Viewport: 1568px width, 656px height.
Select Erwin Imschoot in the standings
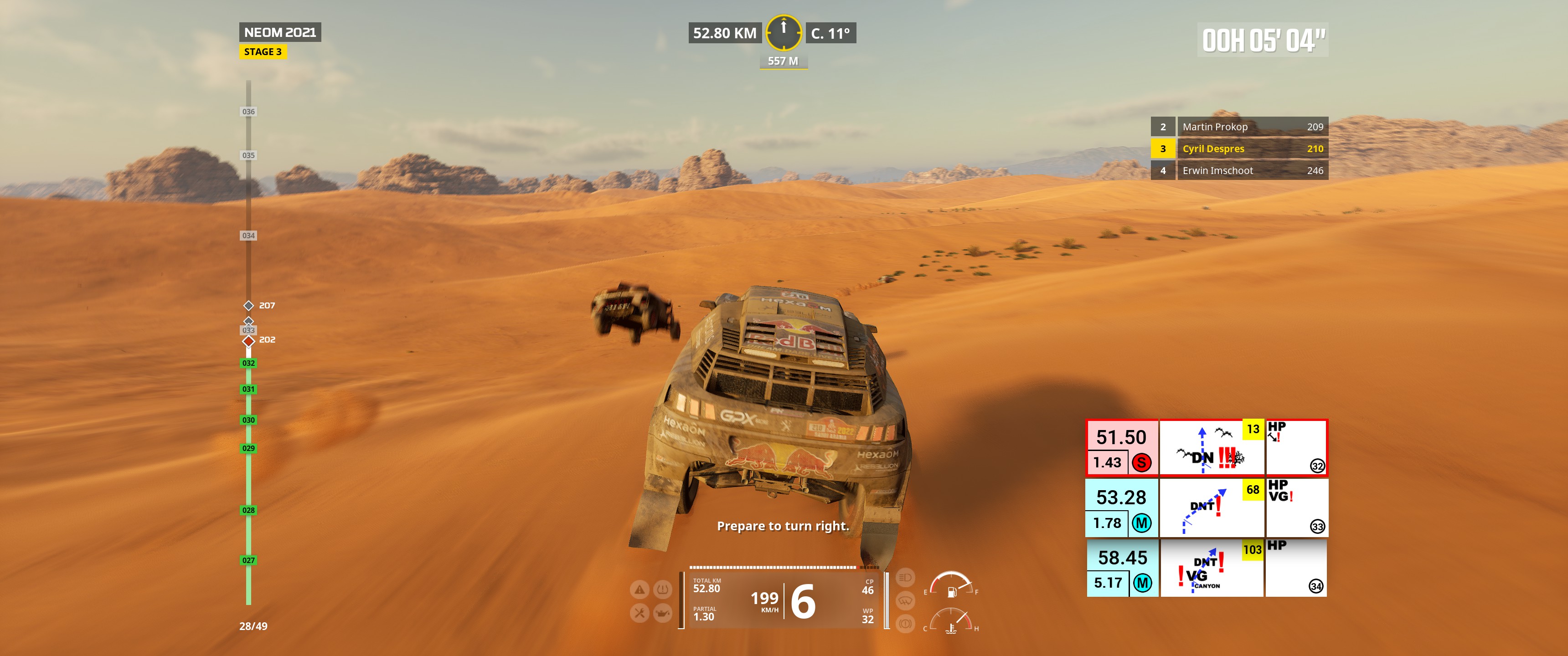[1239, 170]
